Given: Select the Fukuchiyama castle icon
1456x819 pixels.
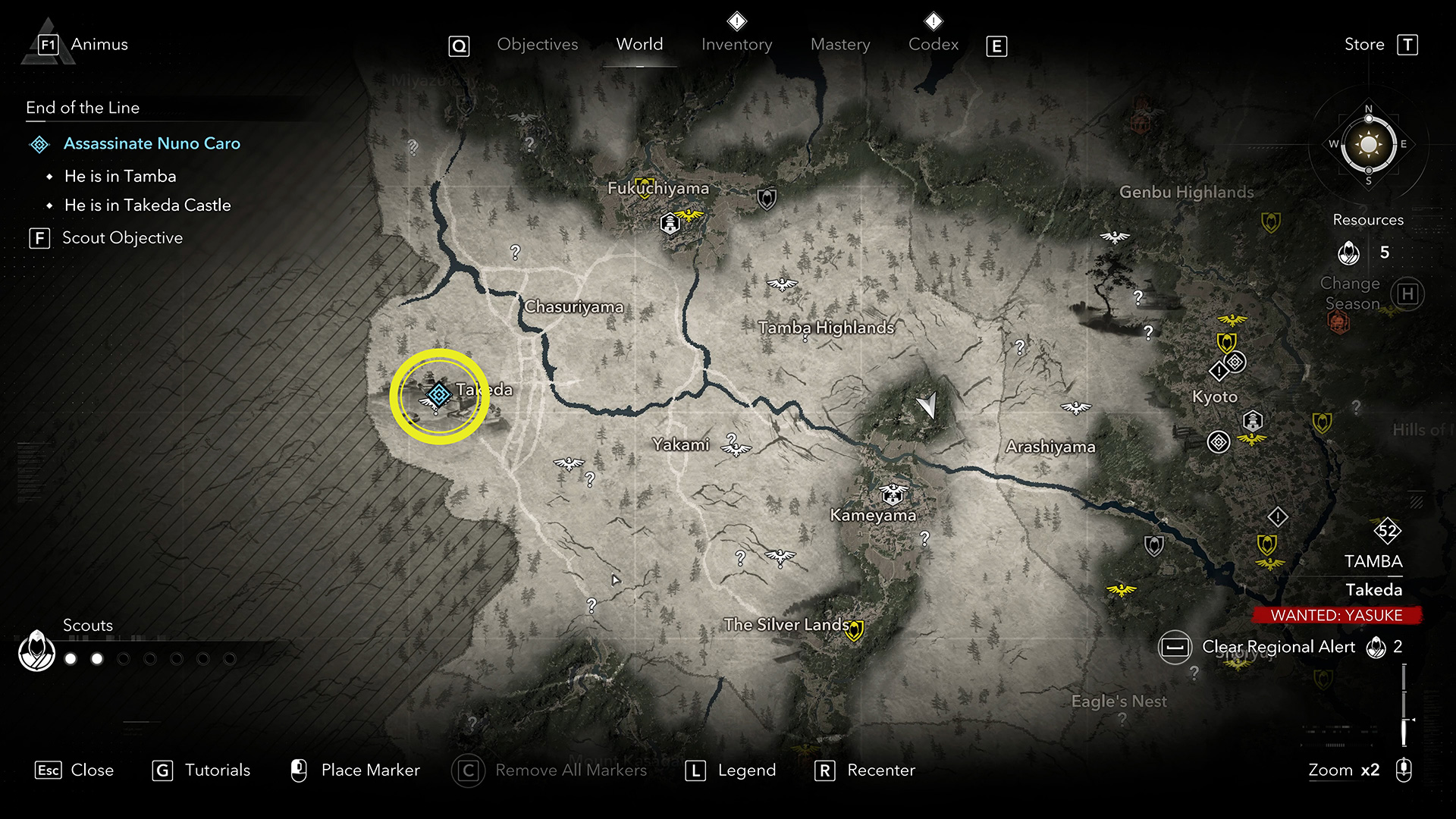Looking at the screenshot, I should click(x=670, y=223).
